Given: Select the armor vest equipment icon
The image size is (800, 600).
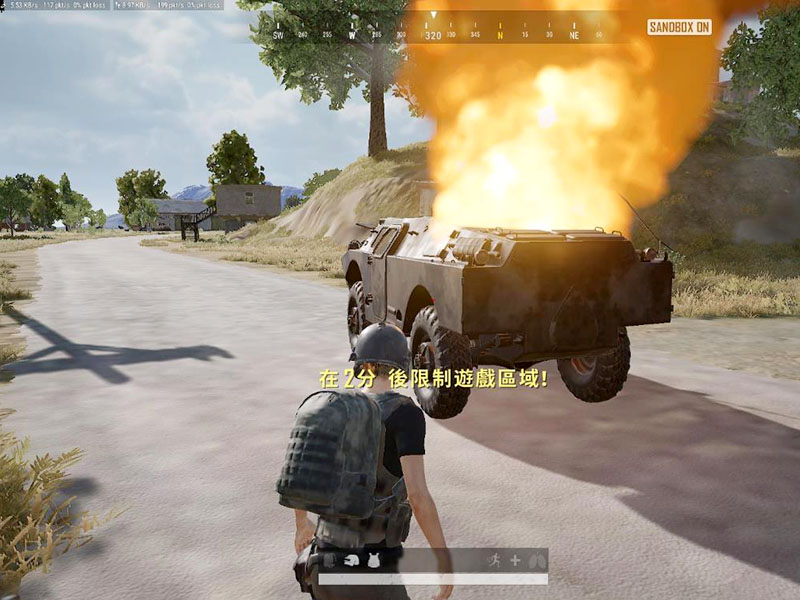Looking at the screenshot, I should click(371, 561).
